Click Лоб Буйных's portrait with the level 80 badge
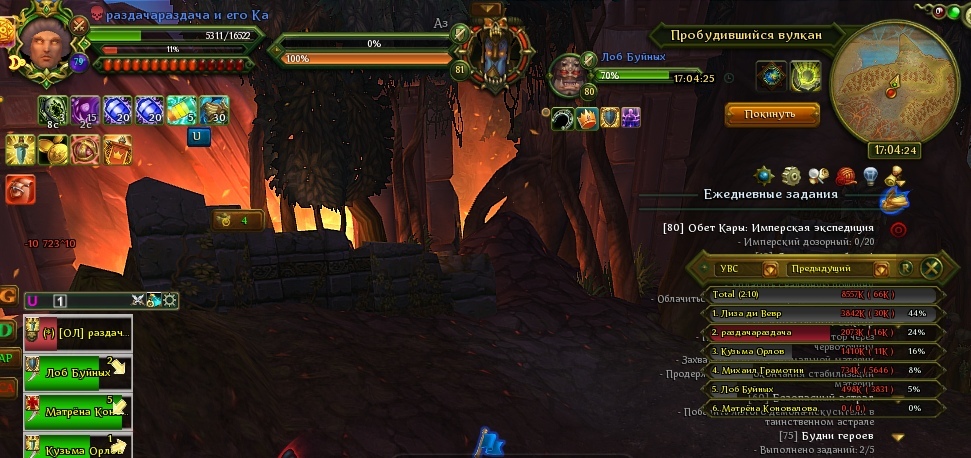This screenshot has width=971, height=458. (573, 76)
